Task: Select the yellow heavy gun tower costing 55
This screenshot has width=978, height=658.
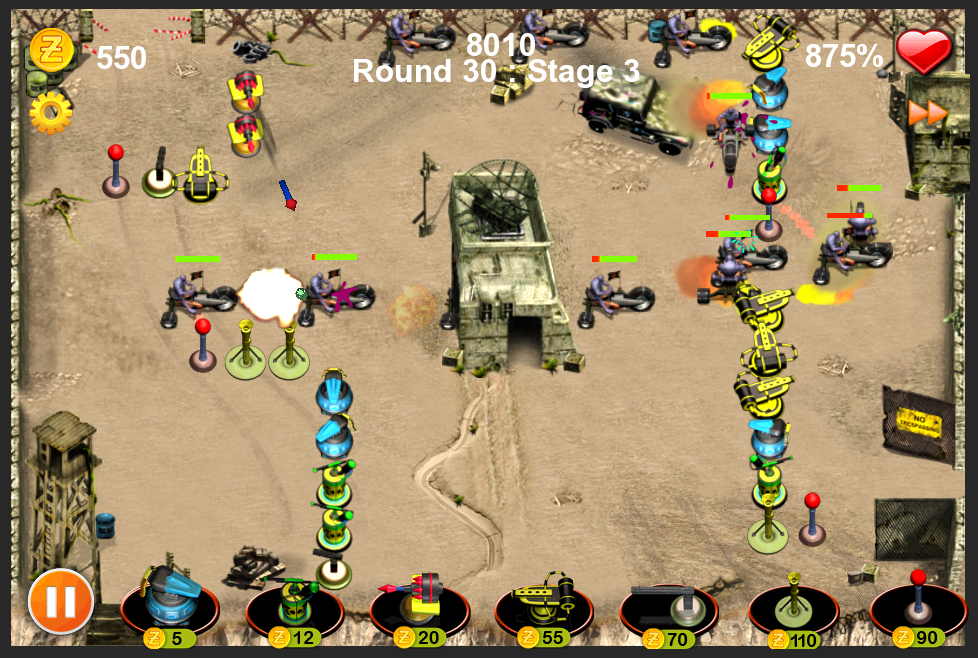Action: (543, 603)
